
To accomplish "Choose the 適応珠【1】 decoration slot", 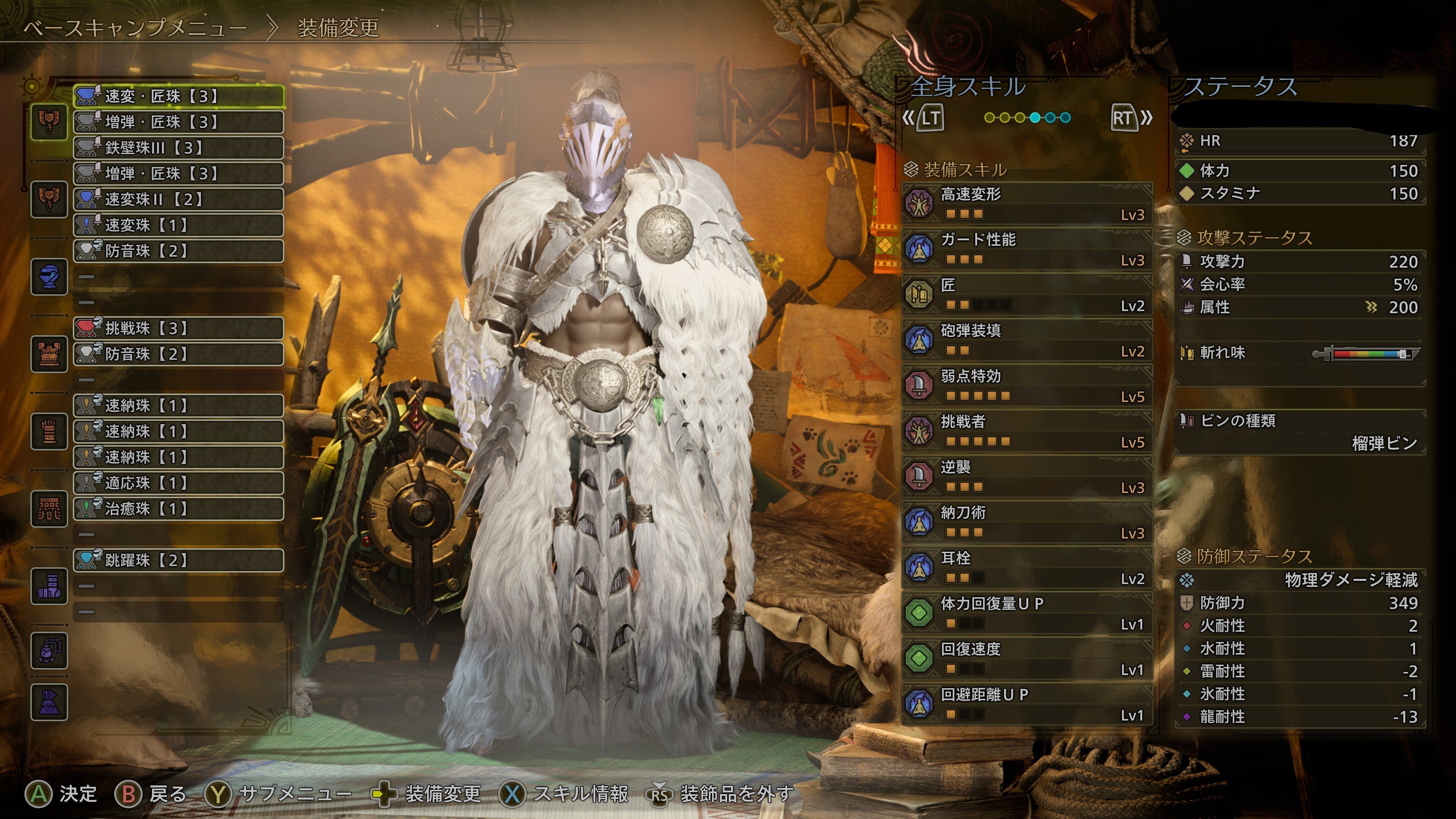I will [179, 483].
